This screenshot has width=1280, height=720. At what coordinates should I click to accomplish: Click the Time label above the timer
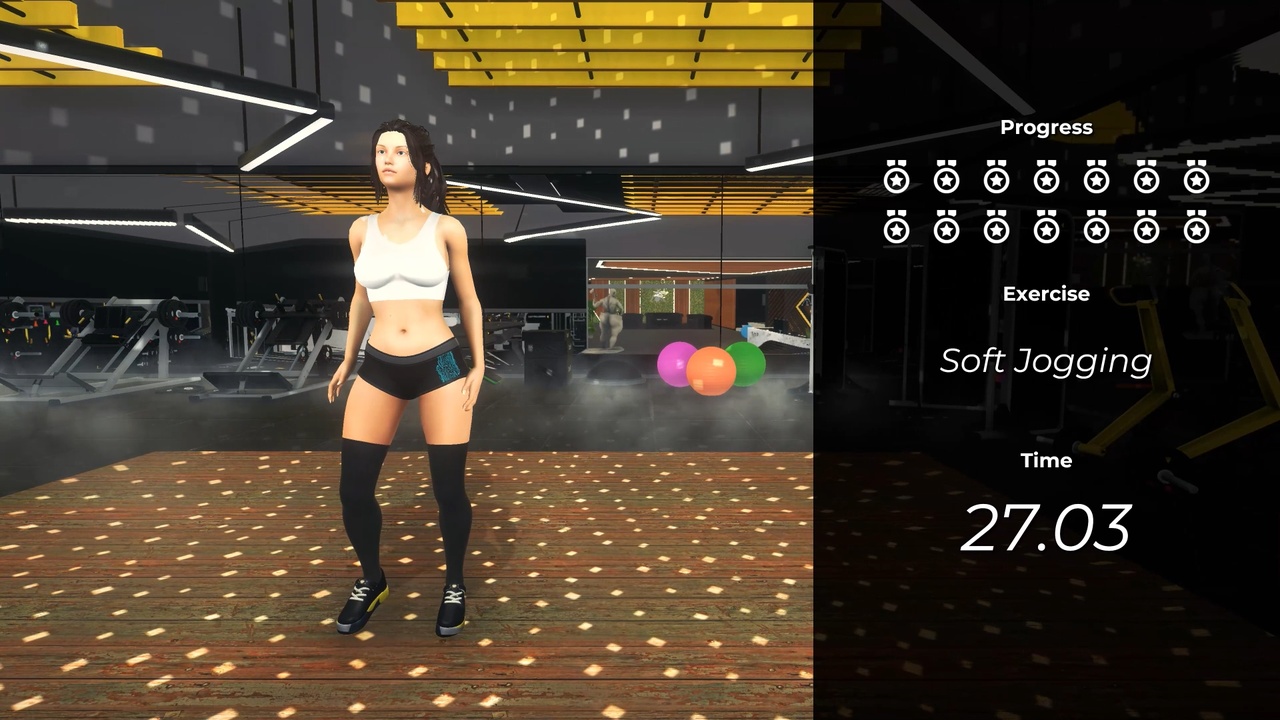tap(1046, 460)
